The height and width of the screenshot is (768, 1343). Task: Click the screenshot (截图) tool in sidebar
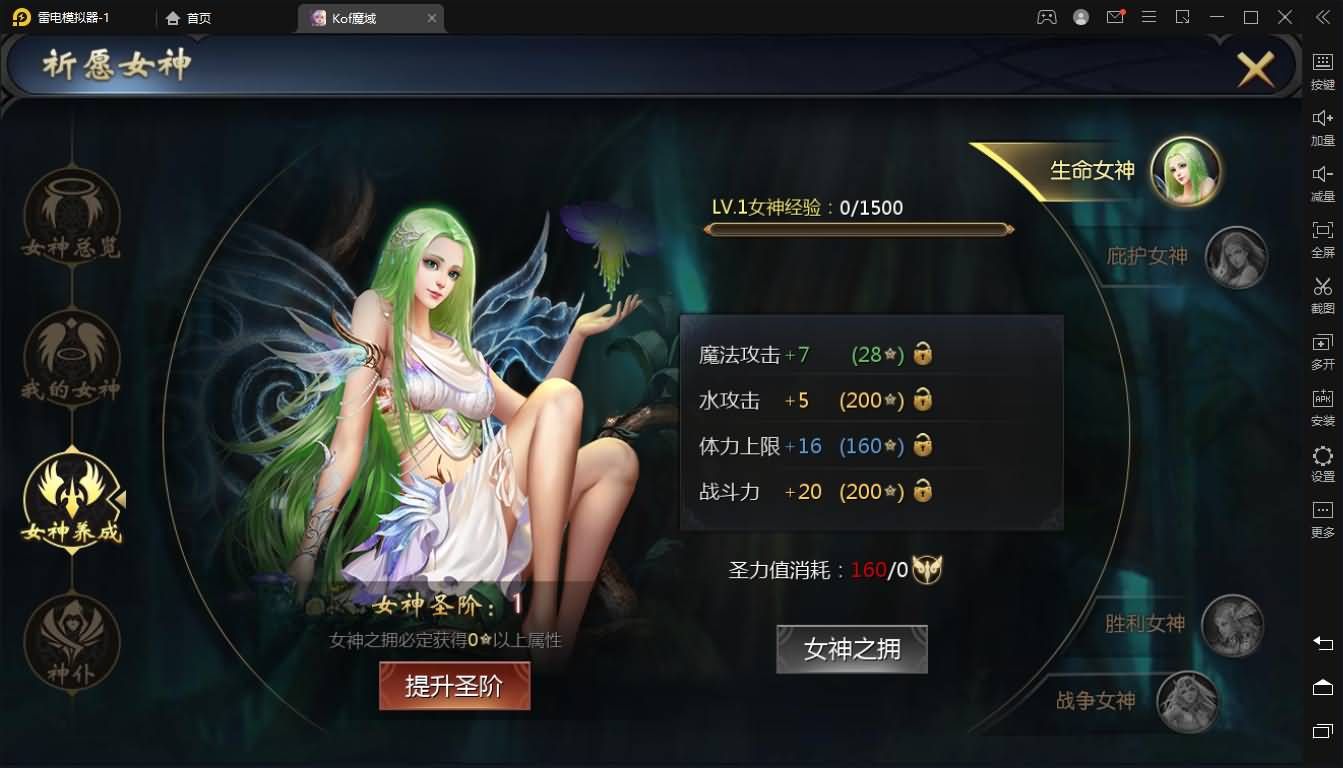tap(1322, 294)
